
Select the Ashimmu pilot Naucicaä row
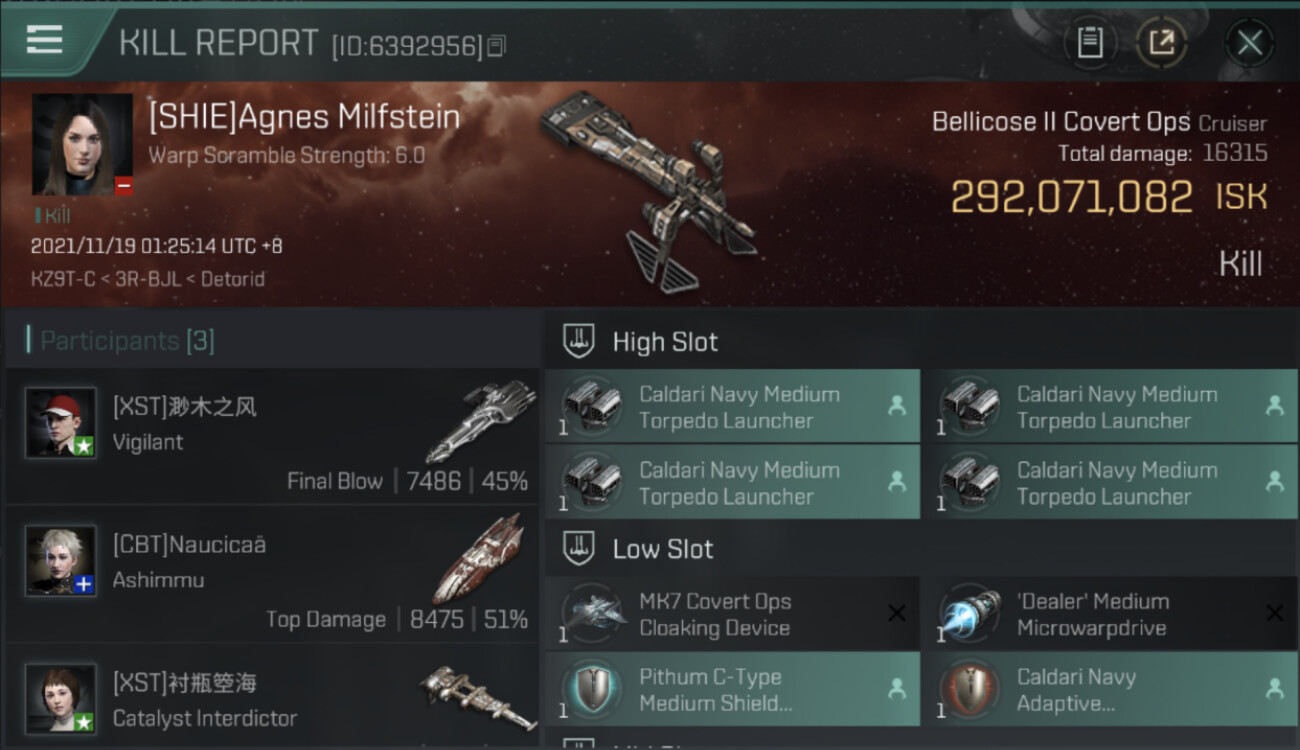pyautogui.click(x=272, y=577)
